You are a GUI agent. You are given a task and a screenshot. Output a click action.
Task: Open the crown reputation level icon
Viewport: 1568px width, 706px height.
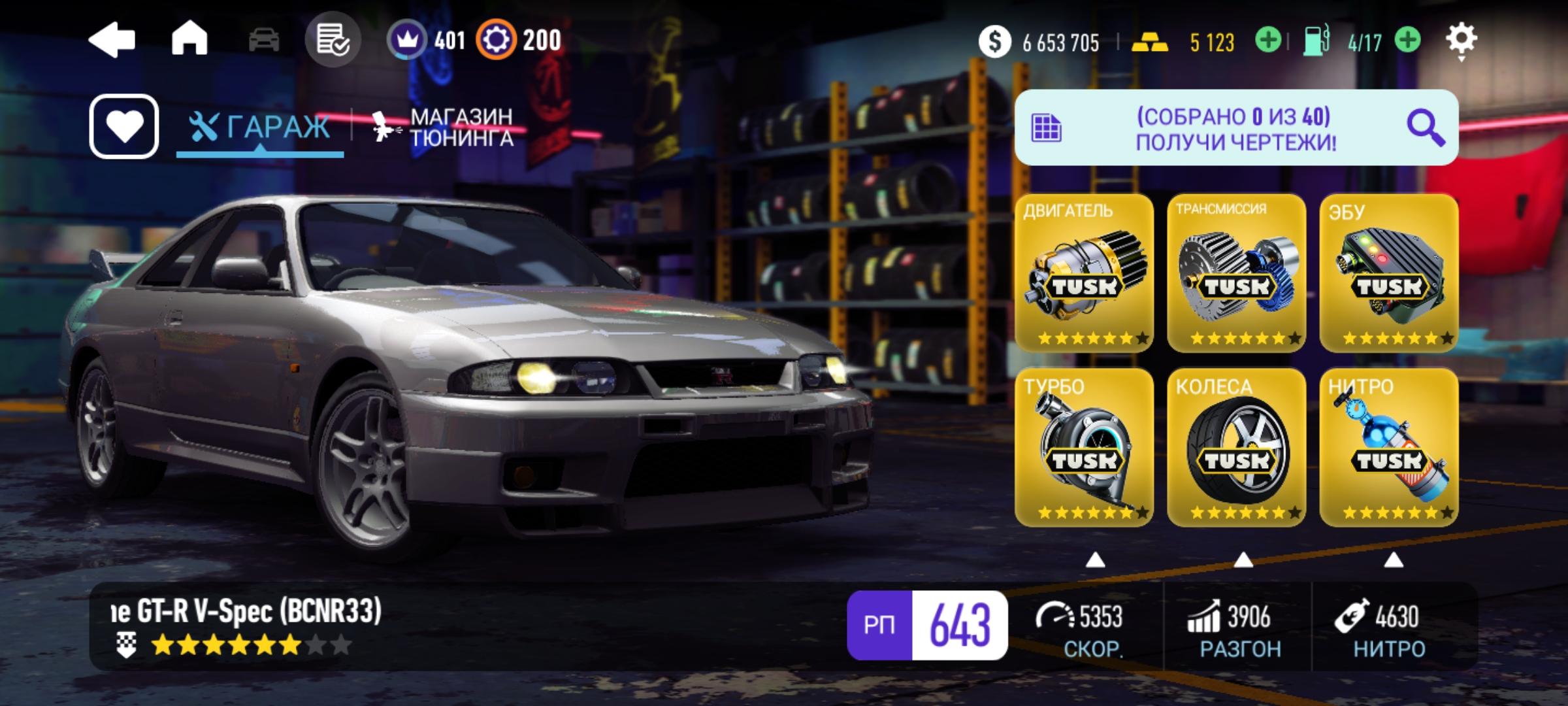click(407, 41)
